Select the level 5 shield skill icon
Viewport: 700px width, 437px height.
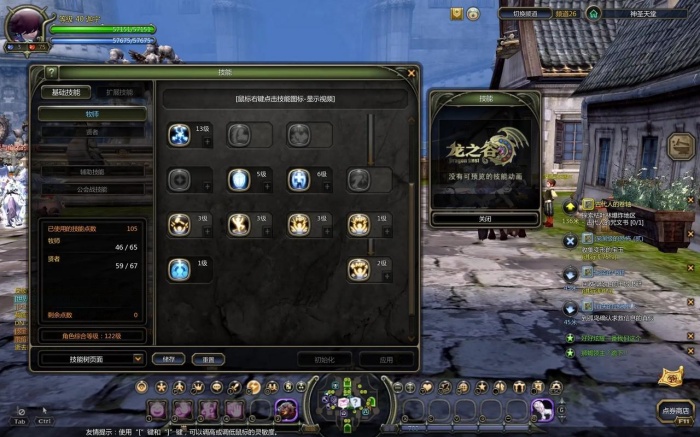tap(239, 180)
